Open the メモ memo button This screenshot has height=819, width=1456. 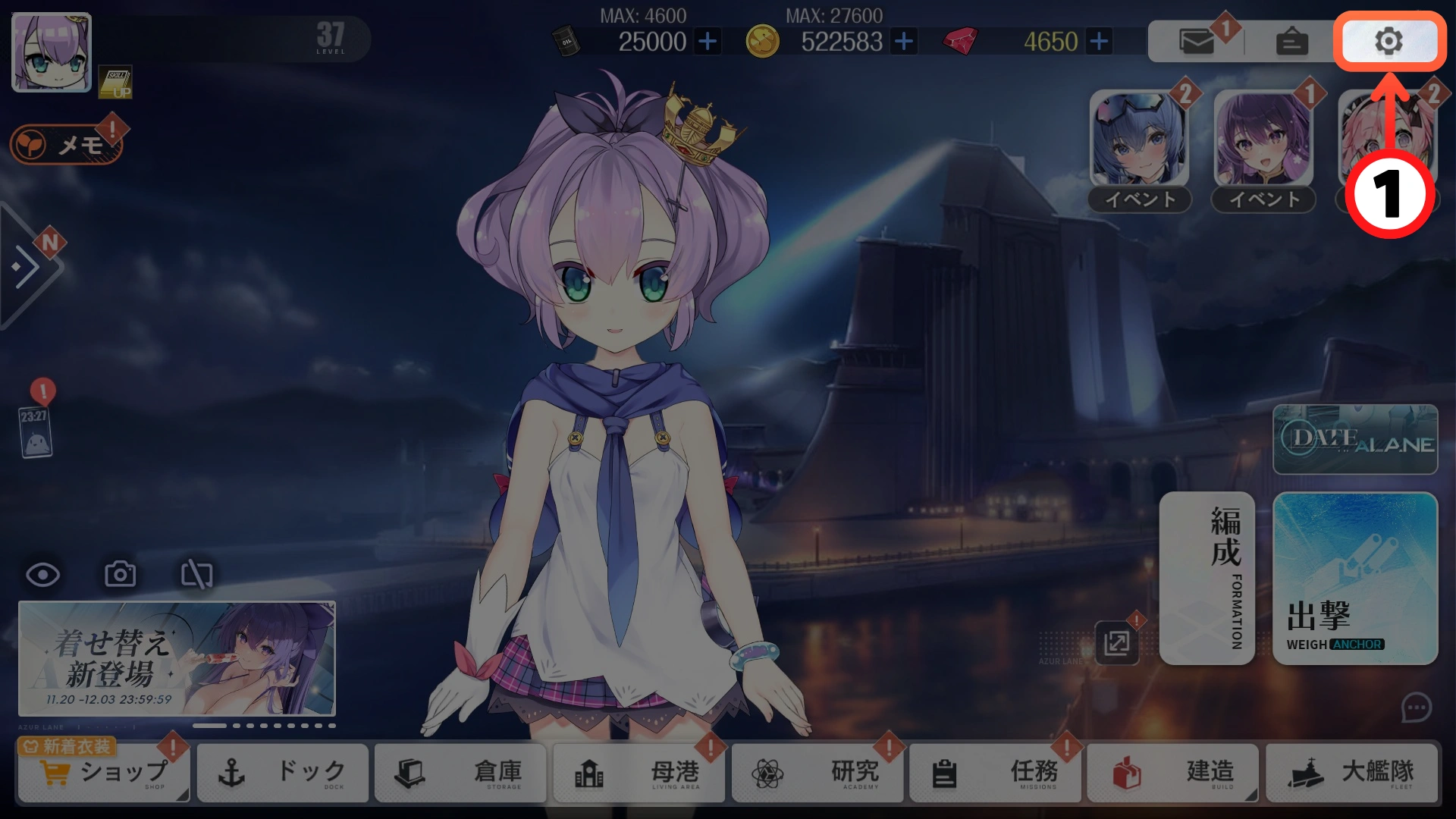point(67,144)
